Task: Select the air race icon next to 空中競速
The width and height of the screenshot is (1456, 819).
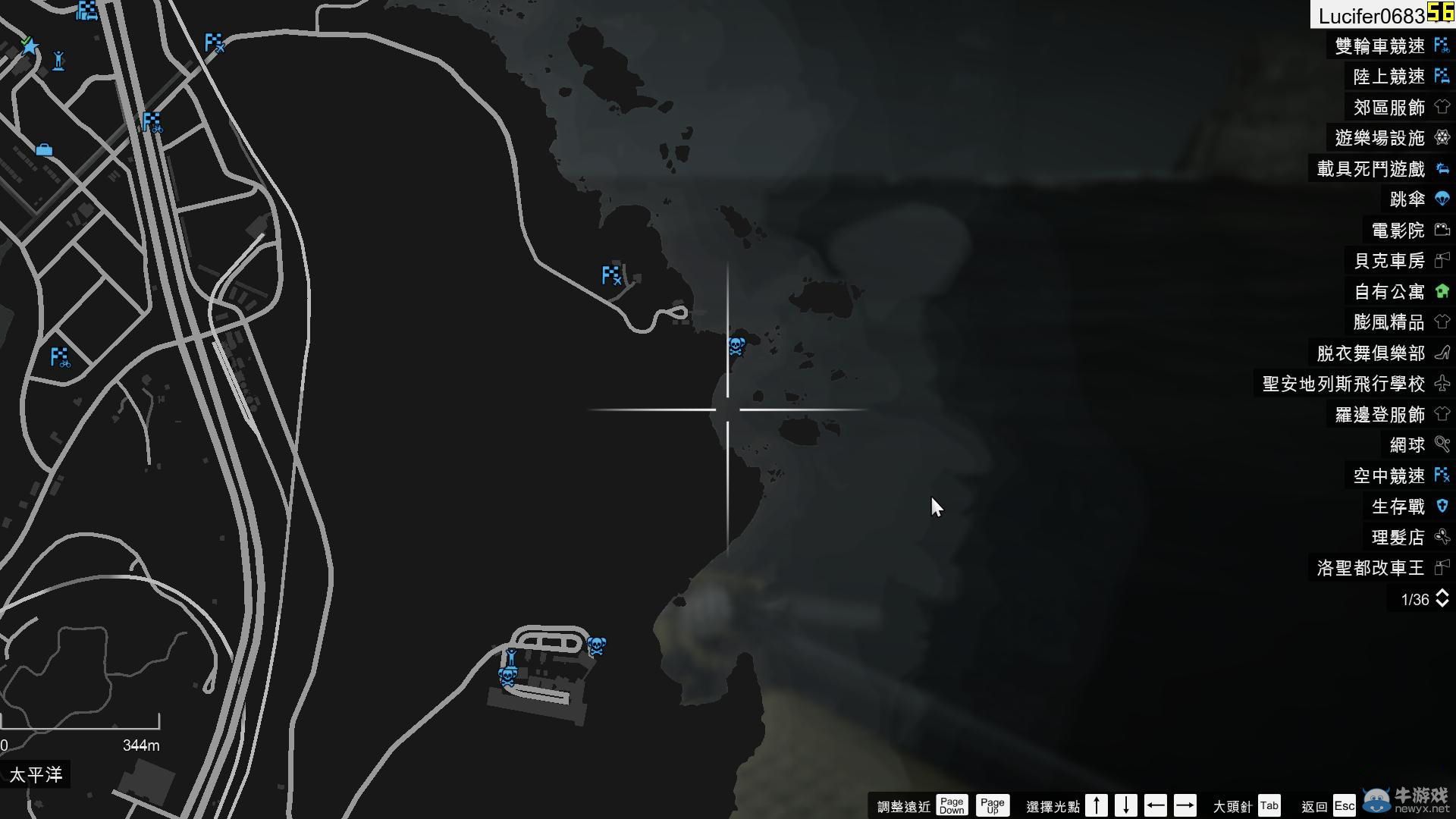Action: (x=1440, y=475)
